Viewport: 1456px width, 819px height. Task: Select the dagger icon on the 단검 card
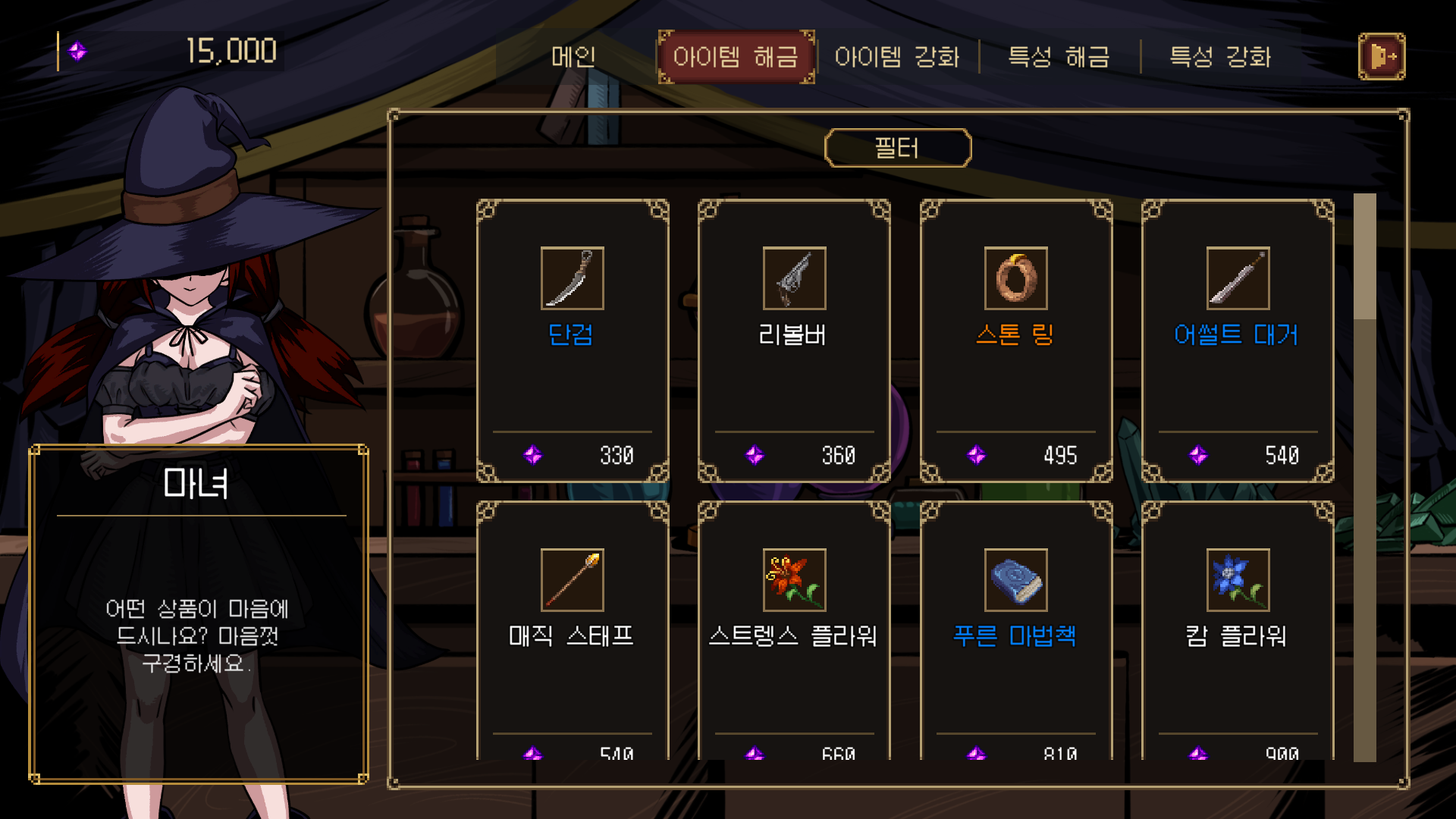pos(571,278)
